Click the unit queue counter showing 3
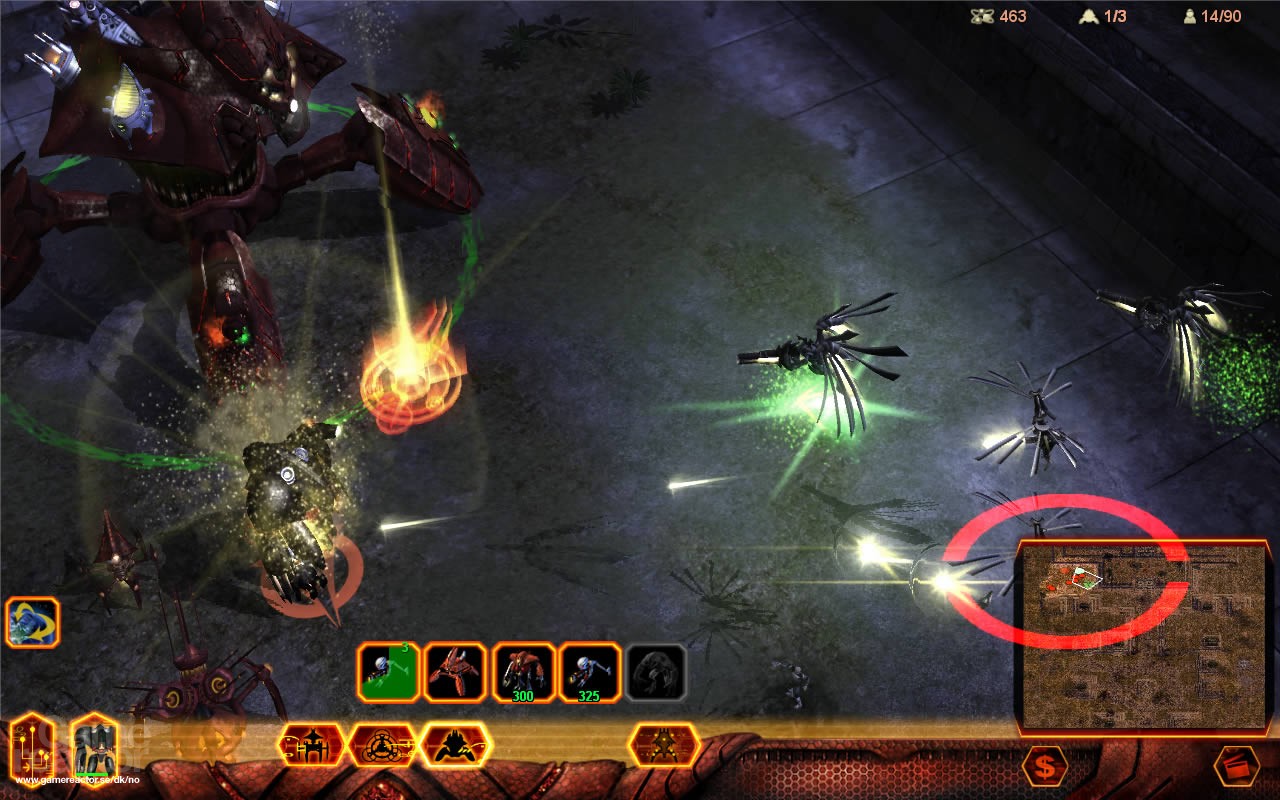Image resolution: width=1280 pixels, height=800 pixels. (404, 648)
